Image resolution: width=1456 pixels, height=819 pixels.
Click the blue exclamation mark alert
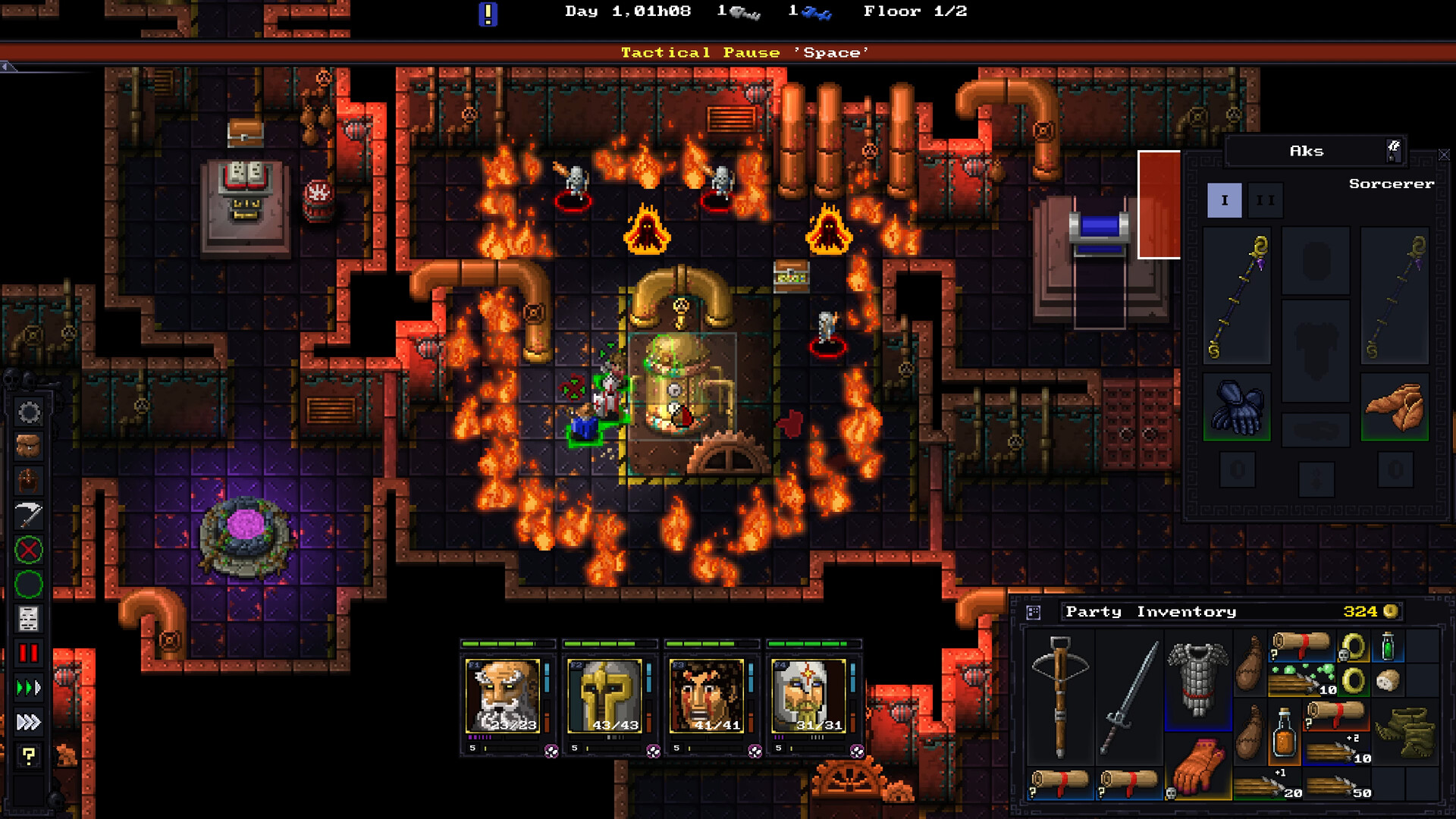point(488,14)
